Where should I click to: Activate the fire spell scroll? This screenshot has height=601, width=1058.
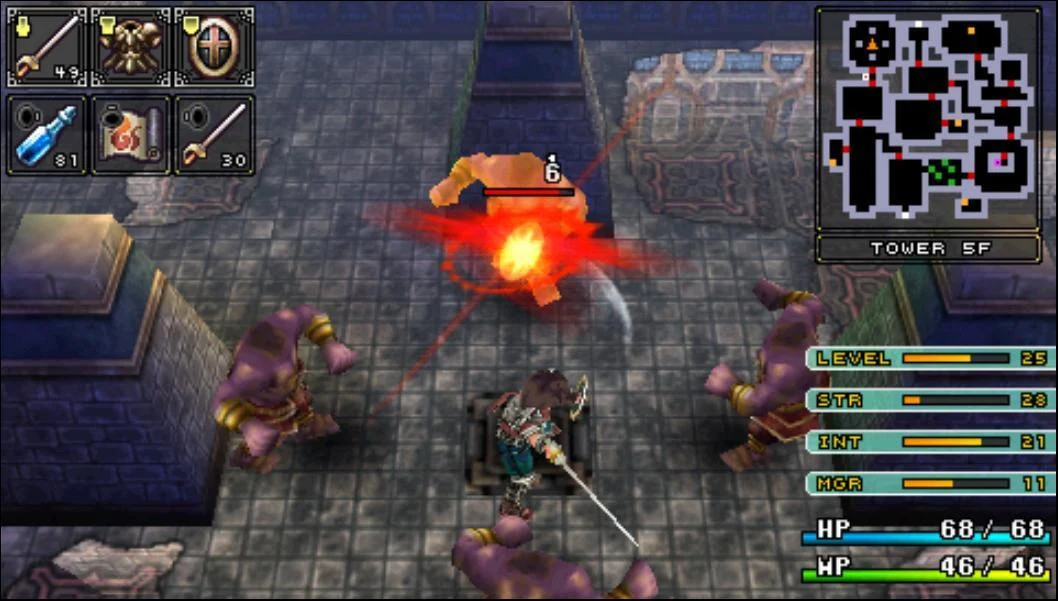coord(131,135)
